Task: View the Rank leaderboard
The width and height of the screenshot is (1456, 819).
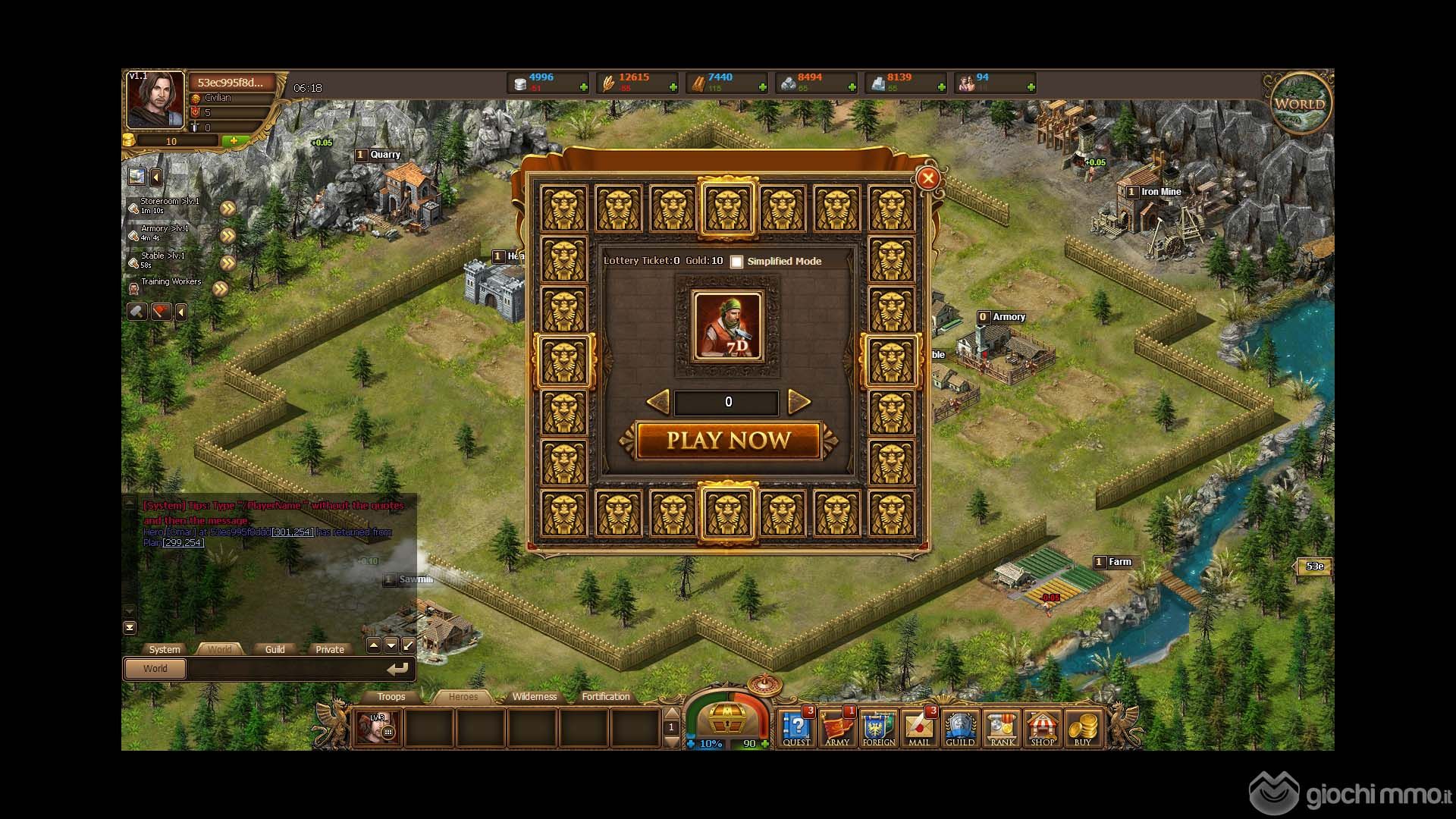Action: [x=1002, y=729]
